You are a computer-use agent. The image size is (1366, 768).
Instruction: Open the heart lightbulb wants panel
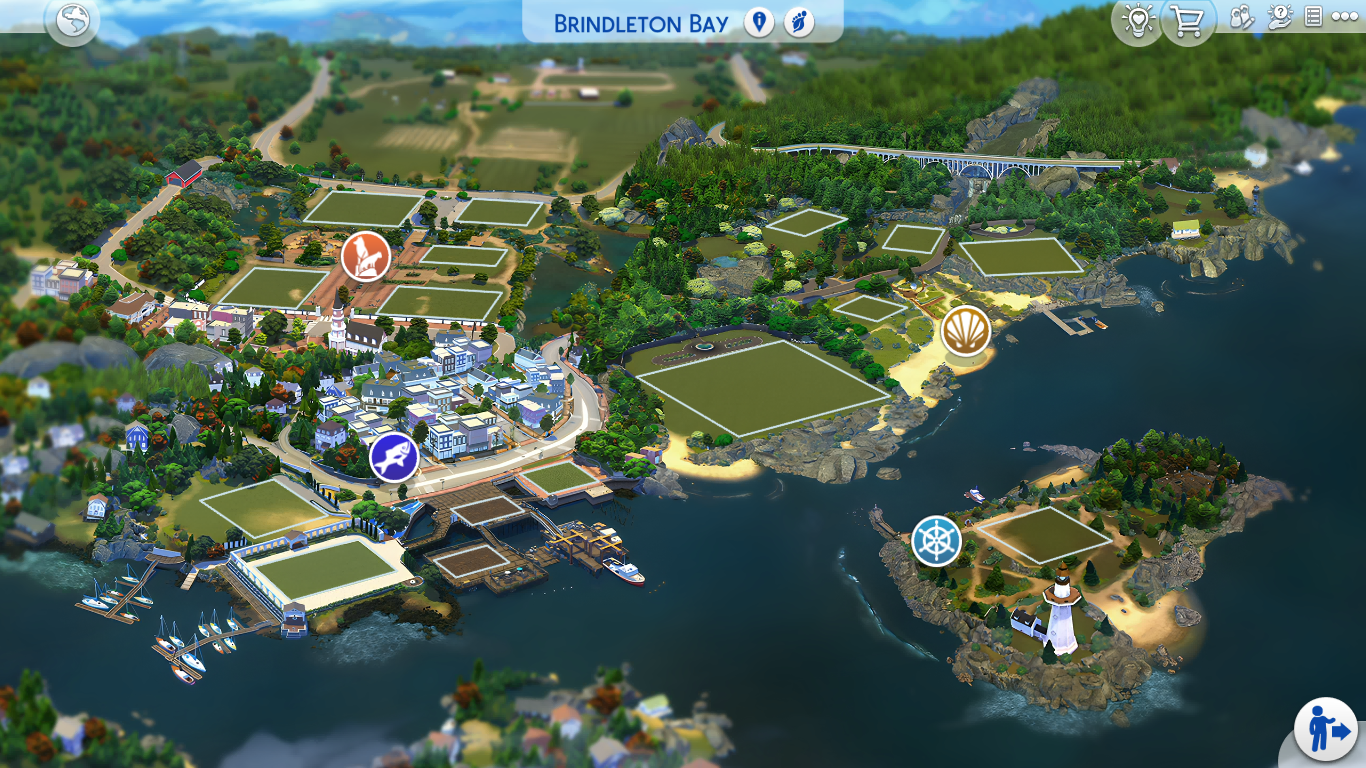pyautogui.click(x=1137, y=21)
